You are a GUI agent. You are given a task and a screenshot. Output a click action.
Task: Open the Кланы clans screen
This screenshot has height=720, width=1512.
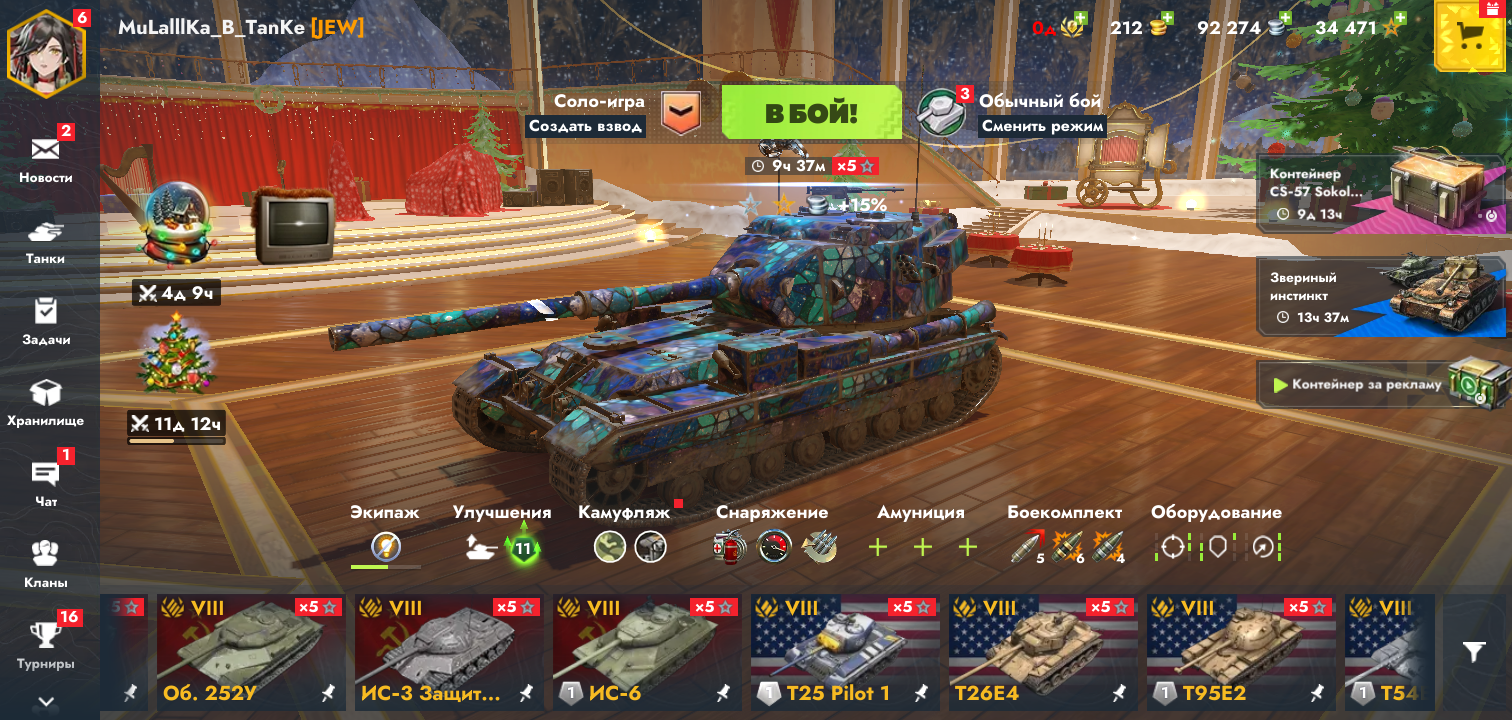[46, 563]
